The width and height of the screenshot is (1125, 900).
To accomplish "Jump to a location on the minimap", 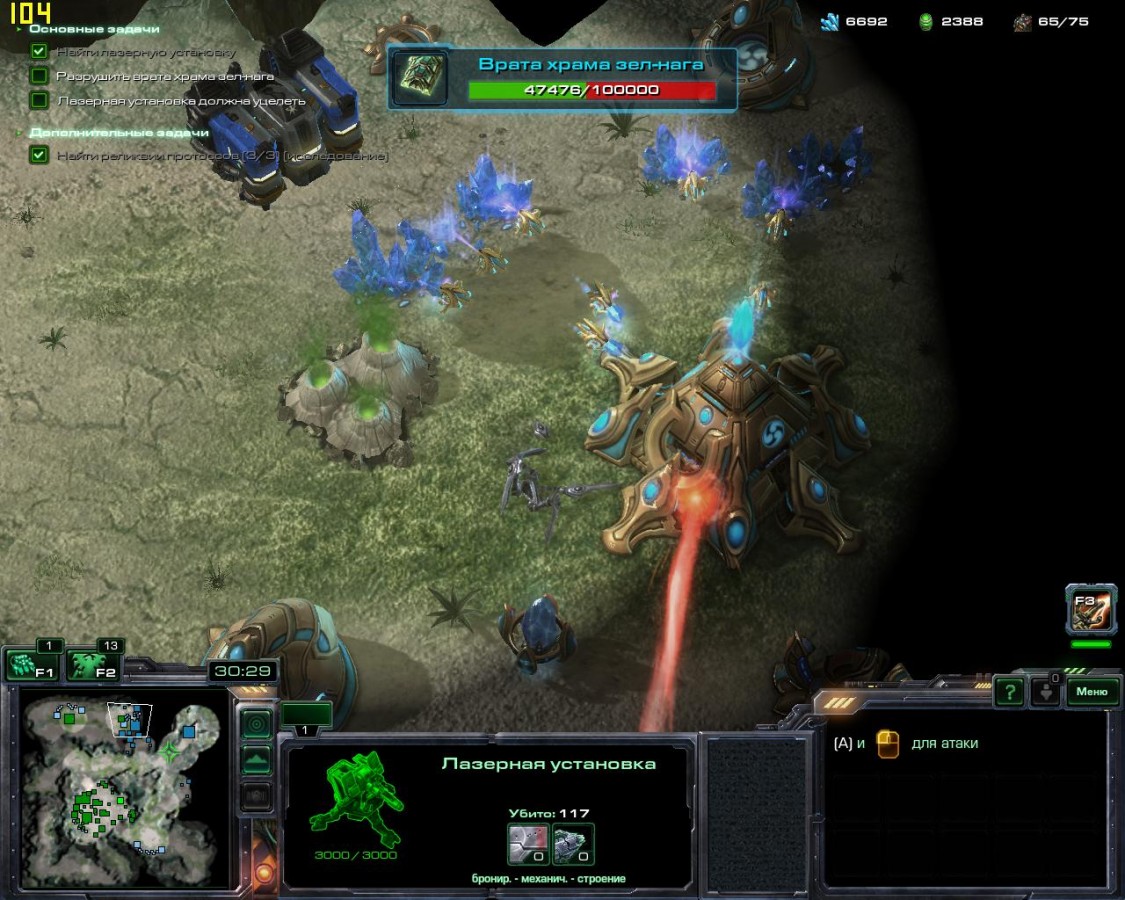I will 120,790.
